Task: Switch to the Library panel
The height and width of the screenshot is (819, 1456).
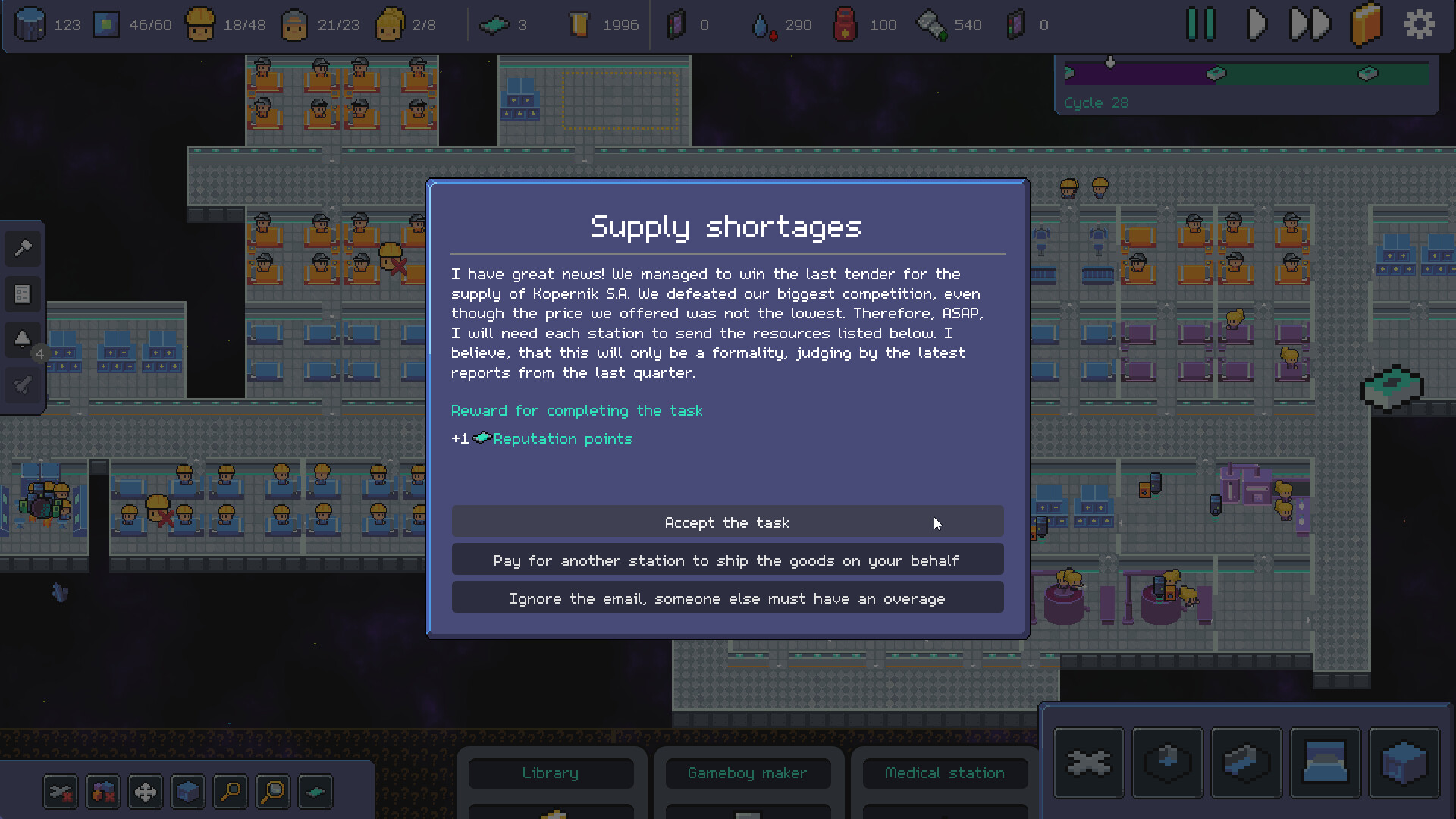Action: 551,773
